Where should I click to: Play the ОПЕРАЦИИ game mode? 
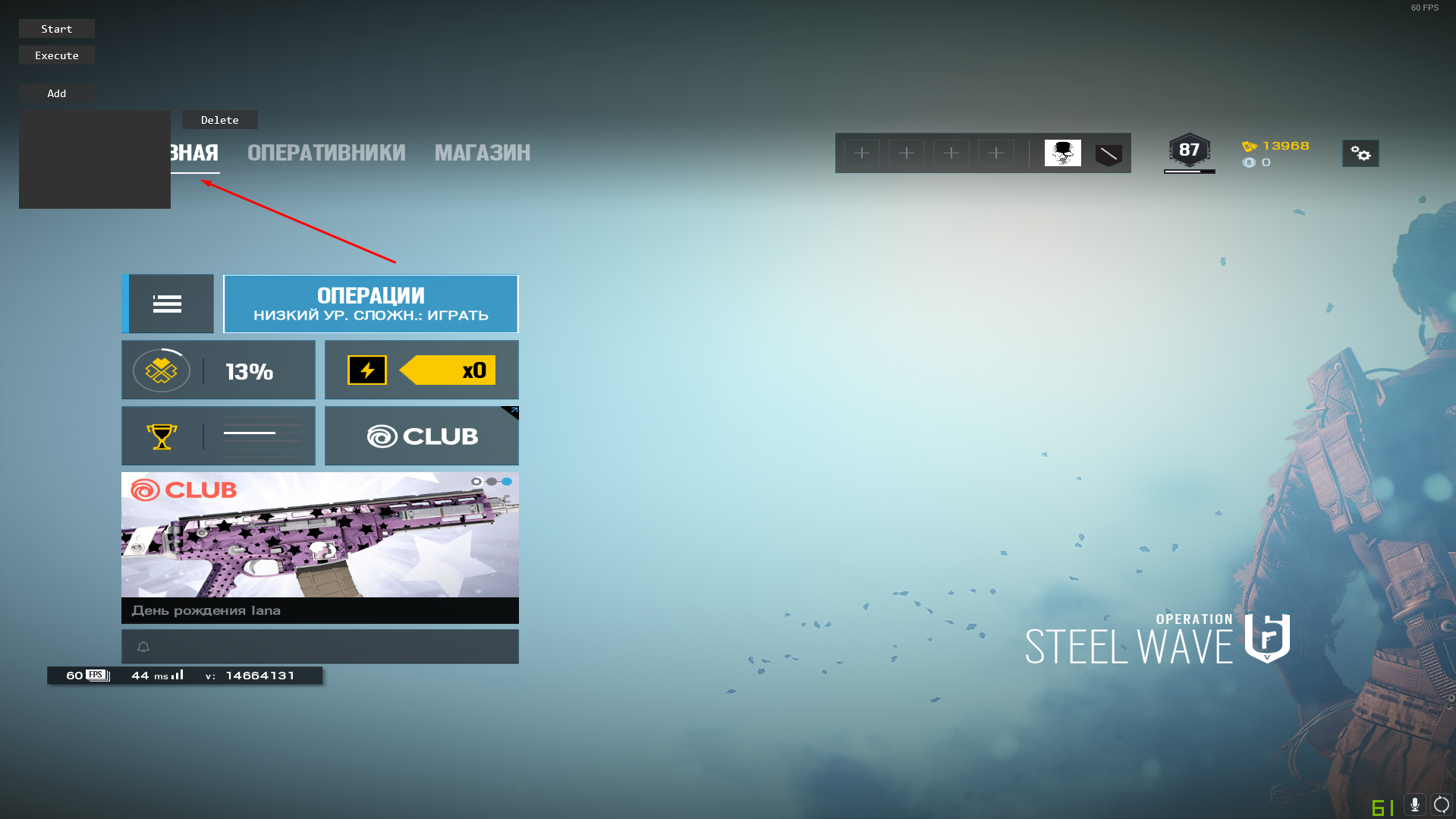tap(371, 304)
